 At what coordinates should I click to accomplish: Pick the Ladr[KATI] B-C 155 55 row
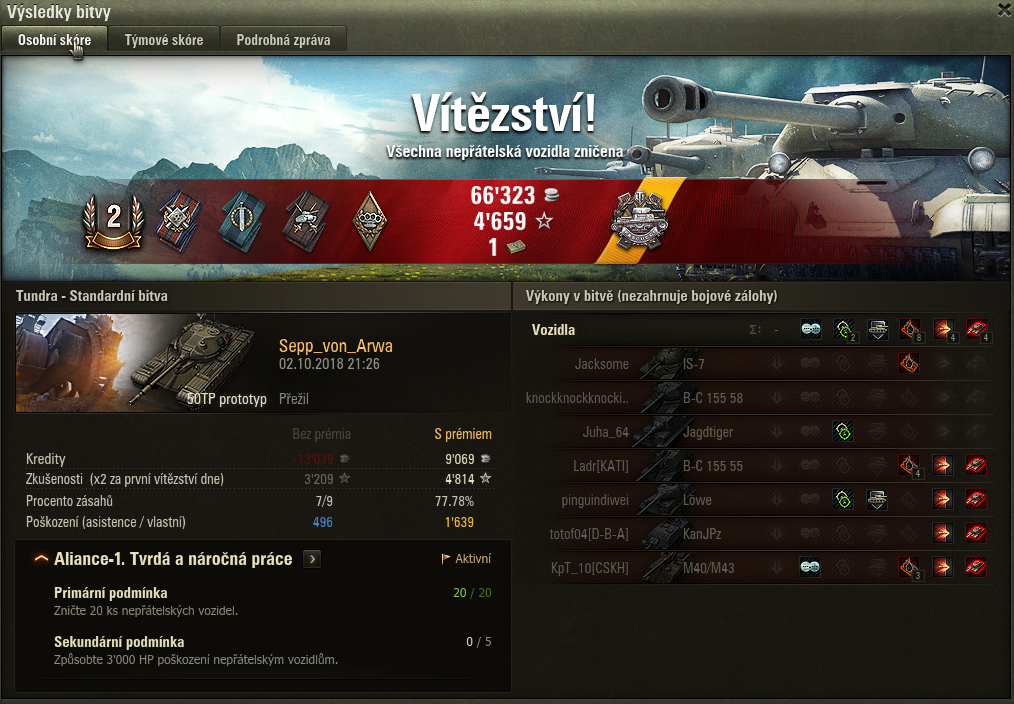click(x=760, y=466)
